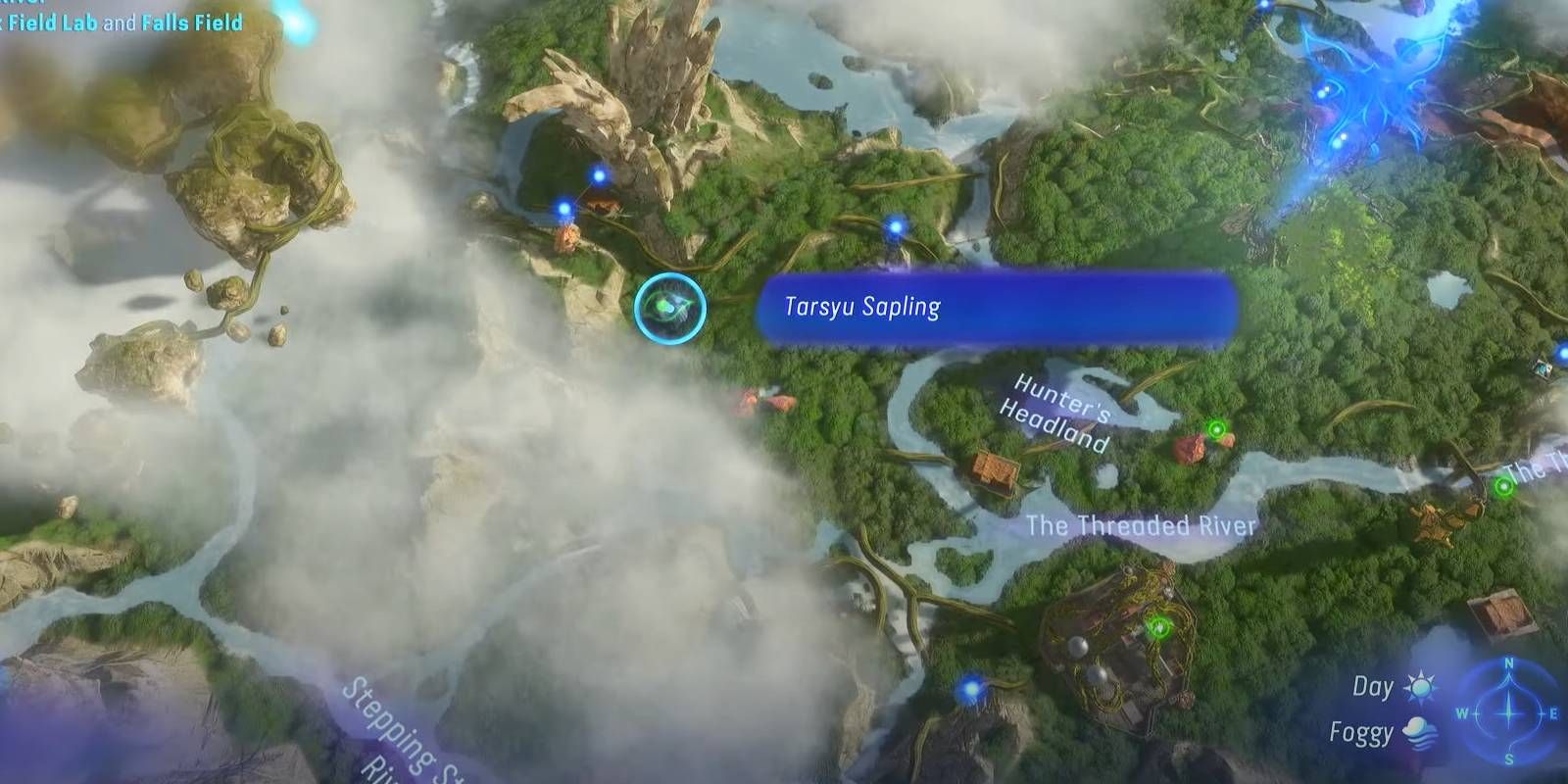
Task: Select the green marker labeled near The Threaded River text
Action: (x=1504, y=487)
